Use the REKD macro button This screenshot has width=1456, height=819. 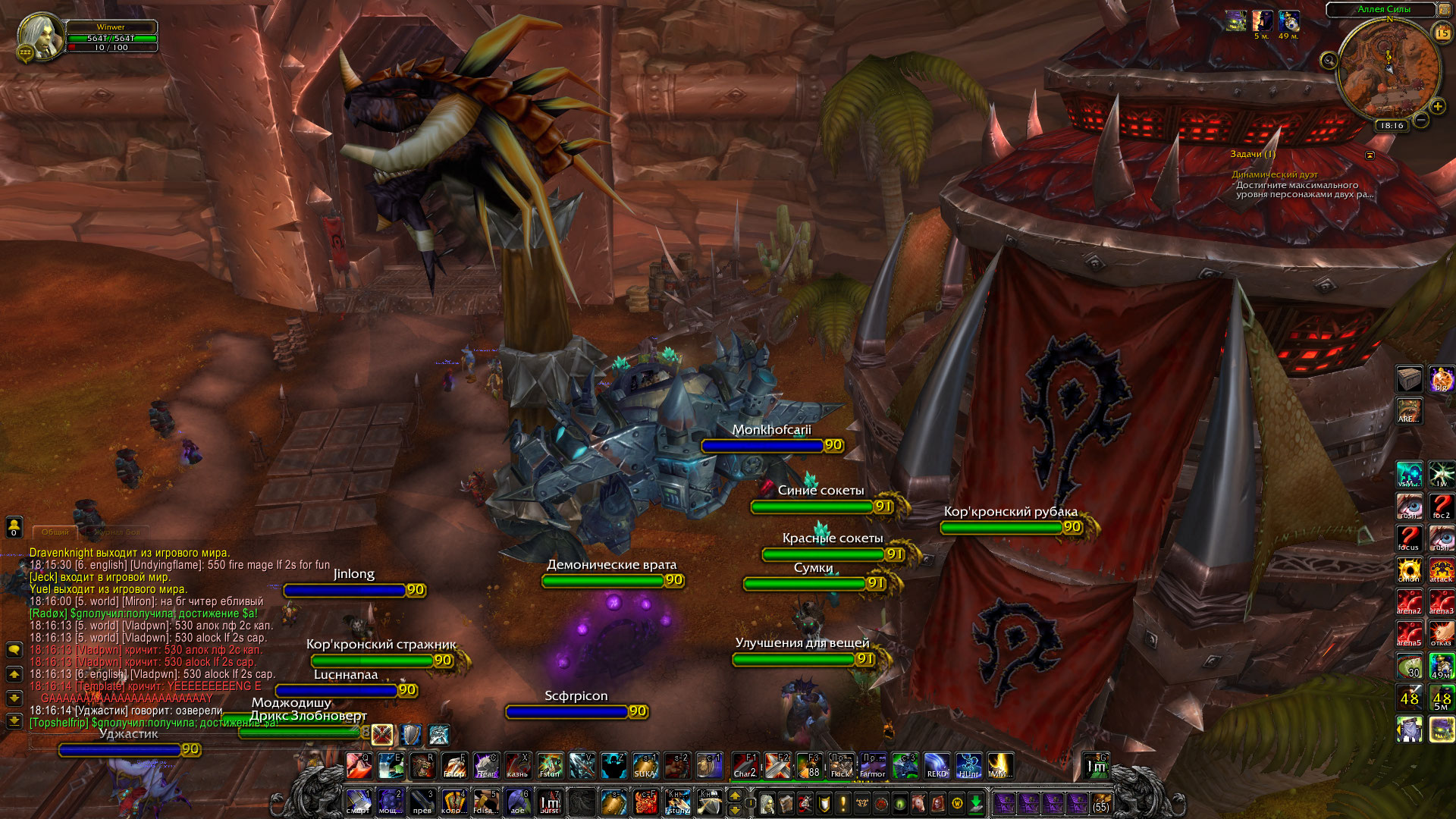click(937, 766)
